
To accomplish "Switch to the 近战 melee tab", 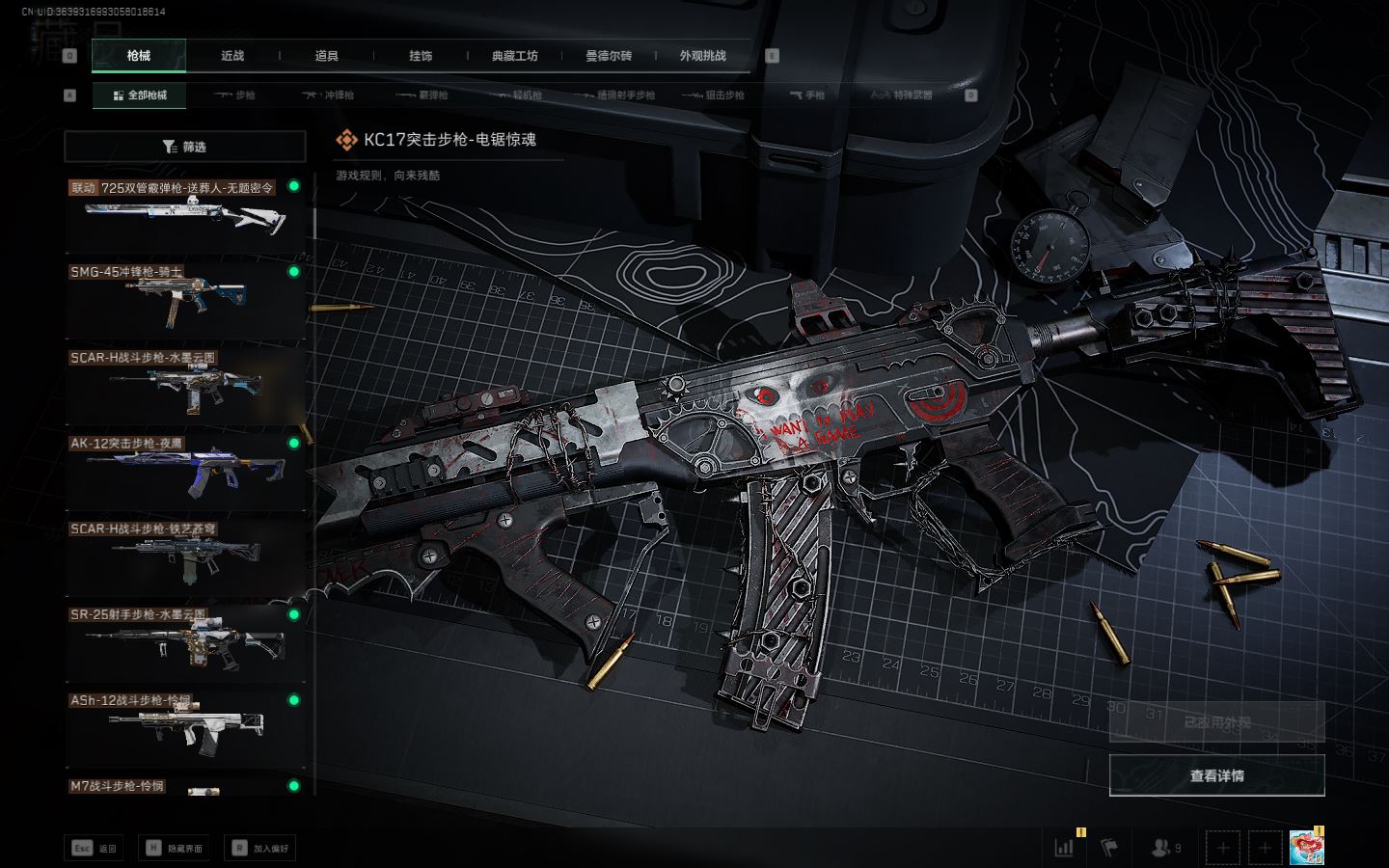I will (x=232, y=56).
